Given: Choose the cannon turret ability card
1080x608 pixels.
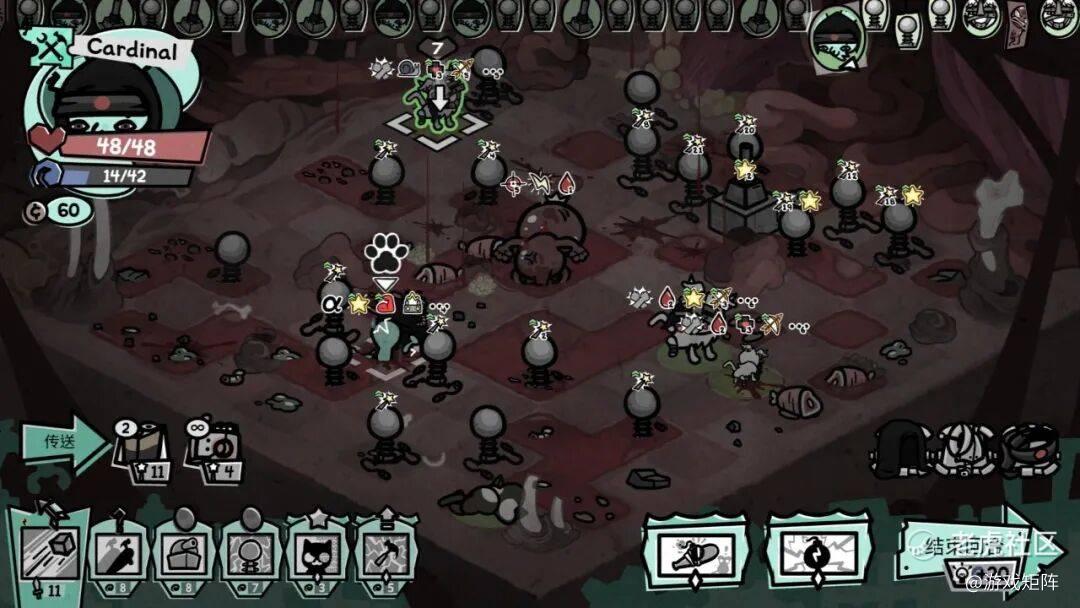Looking at the screenshot, I should 184,554.
